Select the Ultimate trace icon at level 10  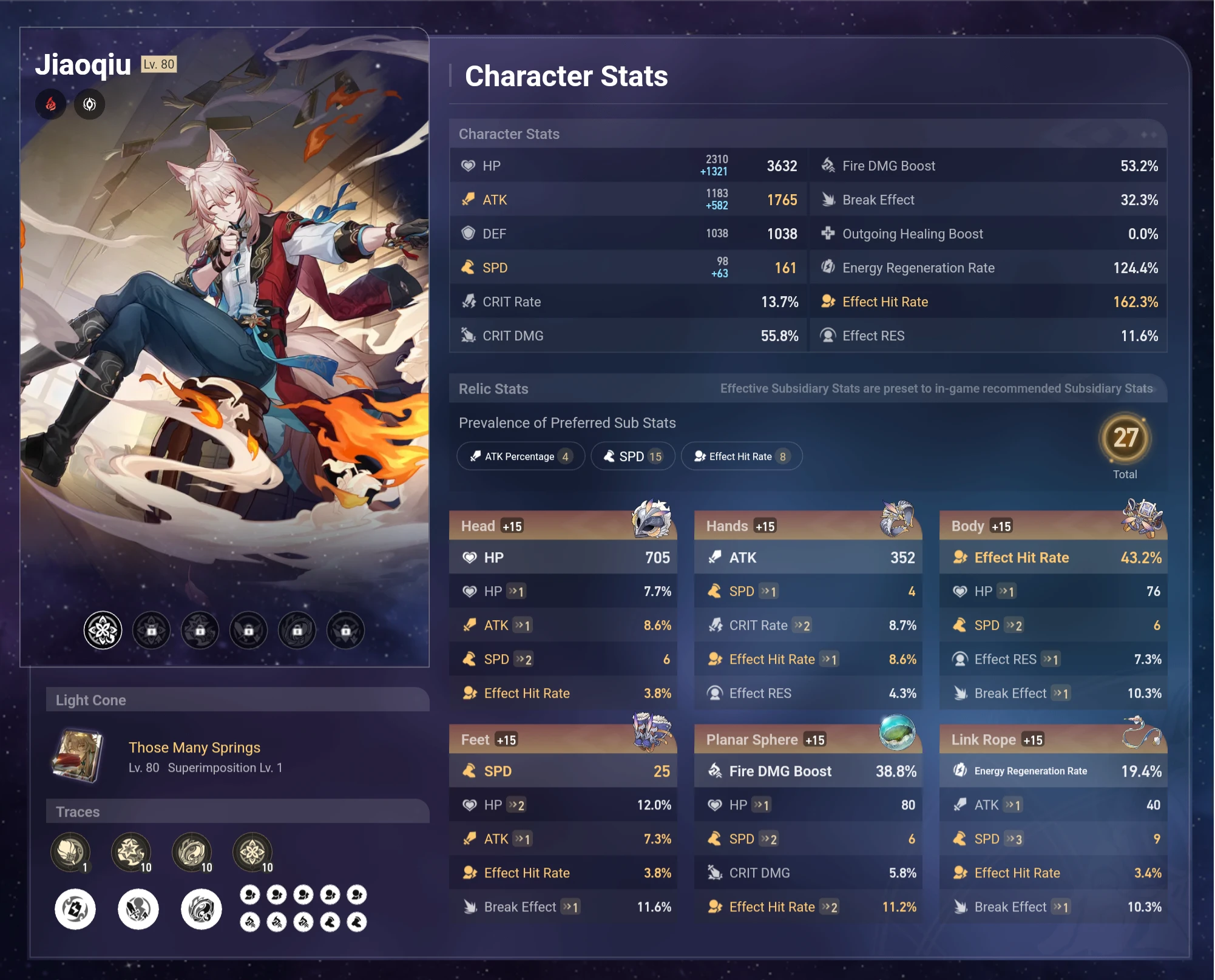(x=192, y=852)
